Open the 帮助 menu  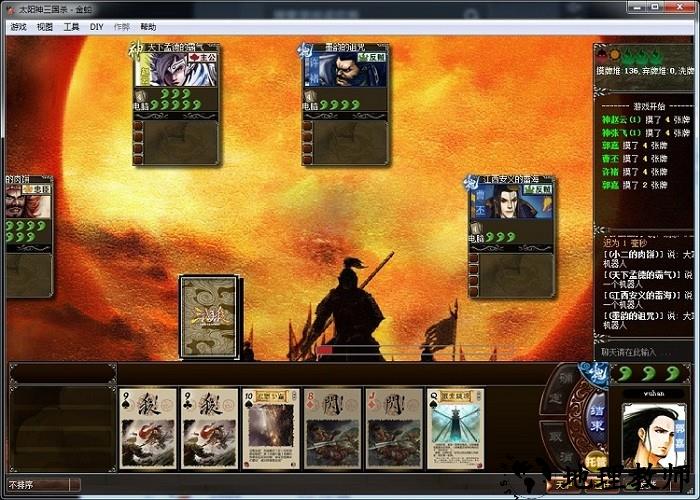(x=148, y=27)
